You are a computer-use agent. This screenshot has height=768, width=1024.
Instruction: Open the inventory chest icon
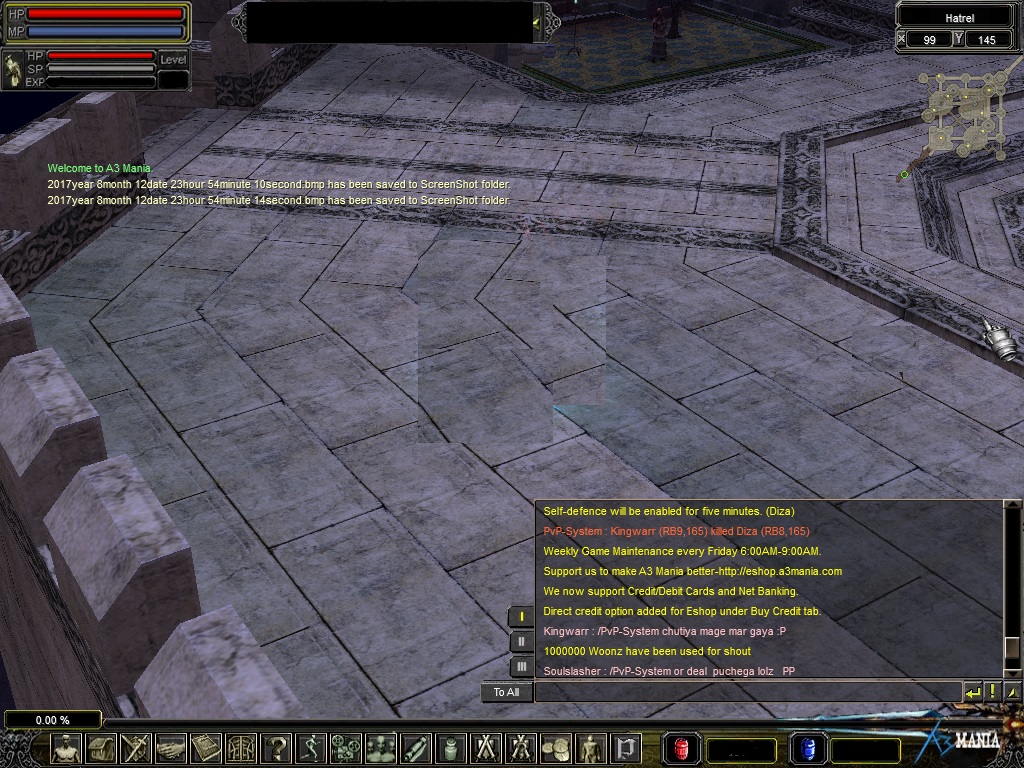pos(101,748)
